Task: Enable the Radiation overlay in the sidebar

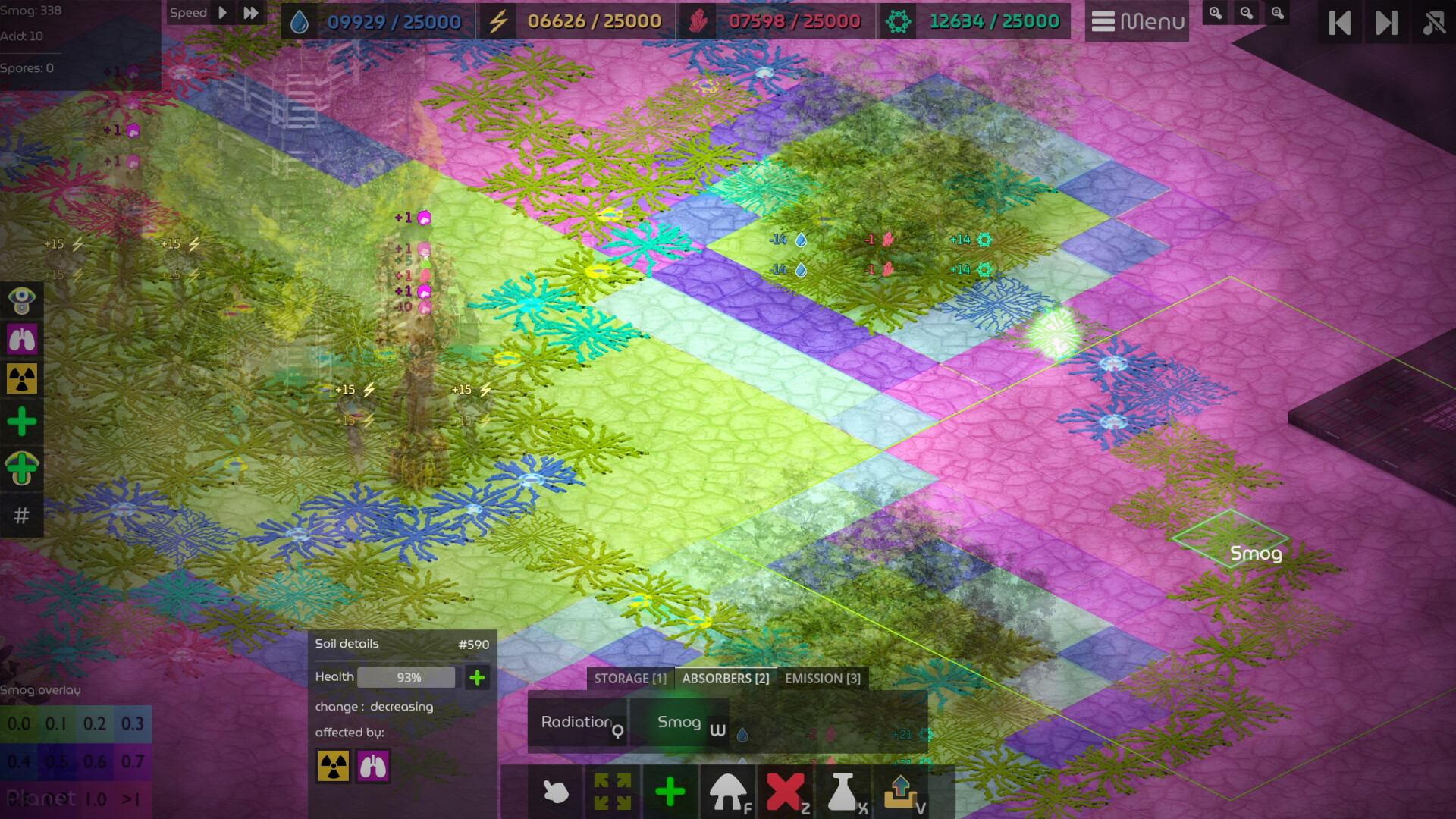Action: point(22,378)
